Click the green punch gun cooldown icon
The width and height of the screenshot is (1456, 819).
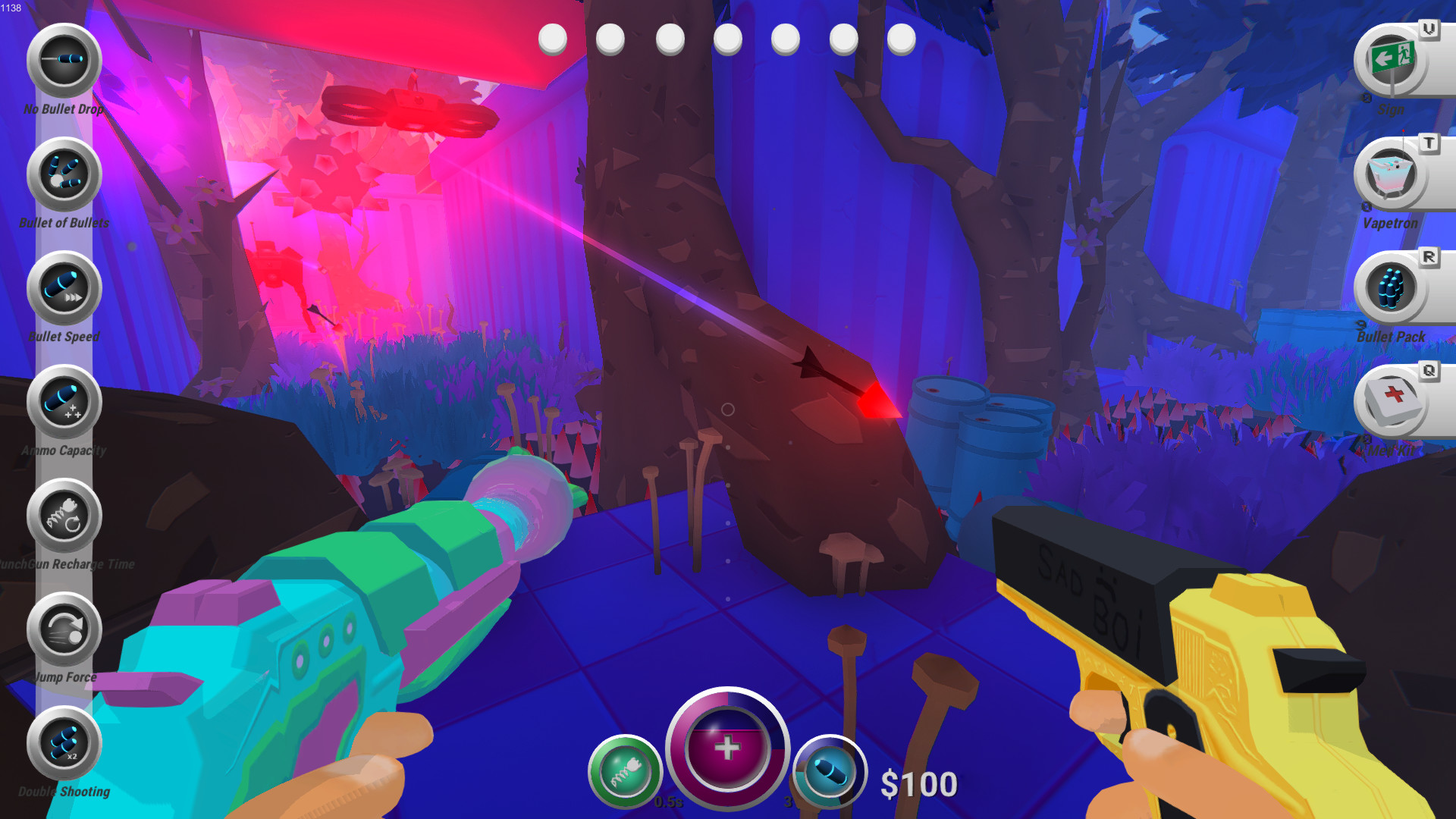coord(626,772)
